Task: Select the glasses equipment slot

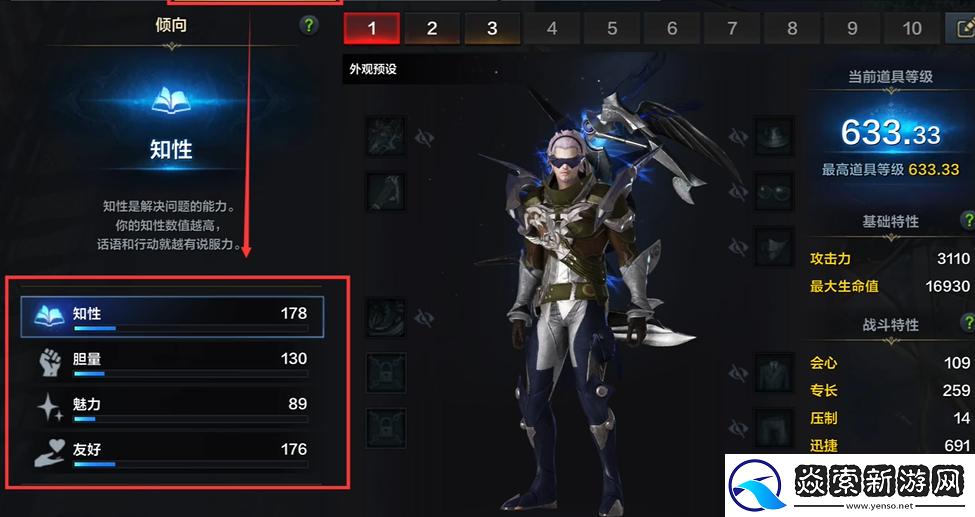Action: [773, 192]
